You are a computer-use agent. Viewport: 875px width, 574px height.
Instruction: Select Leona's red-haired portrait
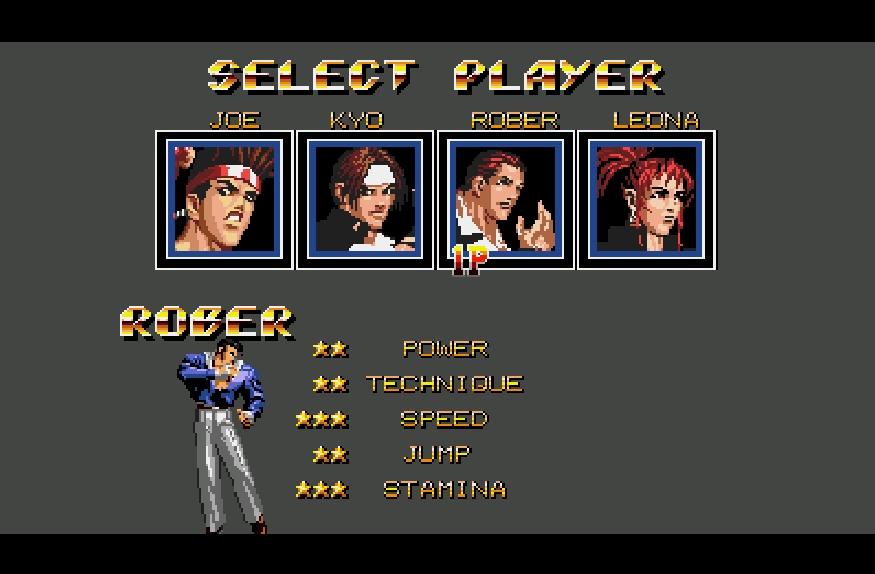[x=647, y=199]
